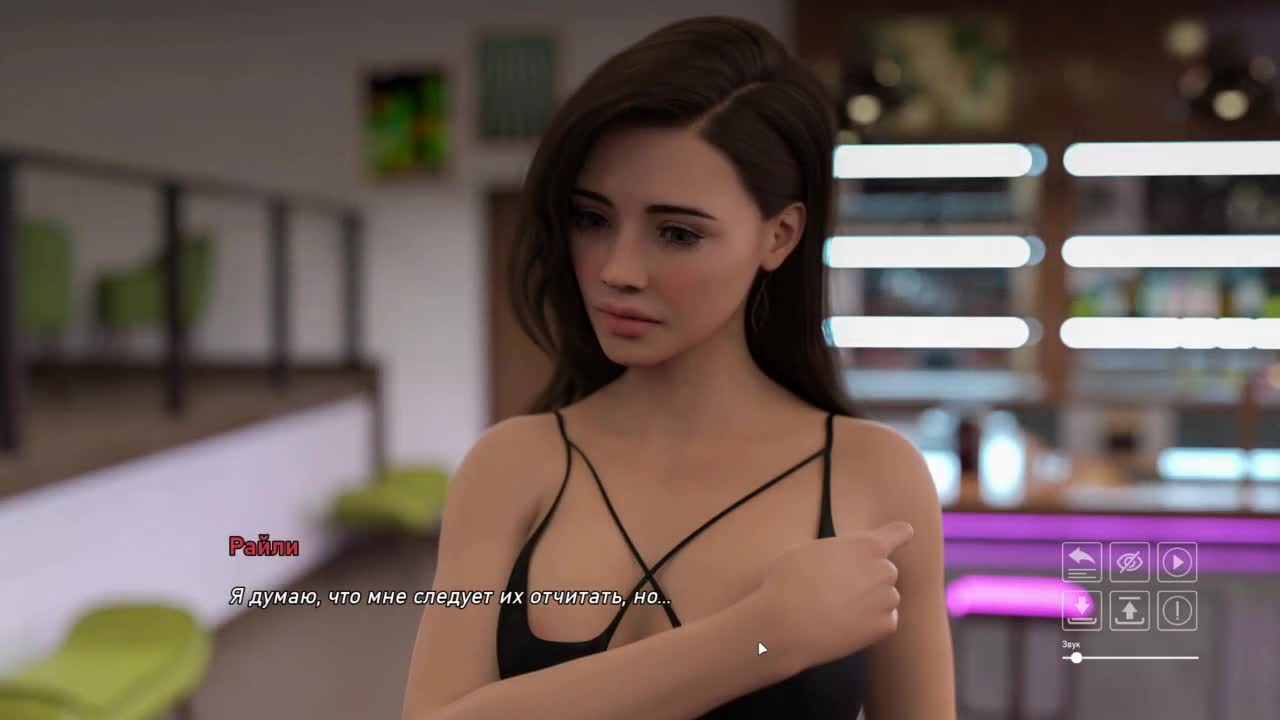Click the exclamation mark circle button
This screenshot has width=1280, height=720.
pyautogui.click(x=1177, y=610)
